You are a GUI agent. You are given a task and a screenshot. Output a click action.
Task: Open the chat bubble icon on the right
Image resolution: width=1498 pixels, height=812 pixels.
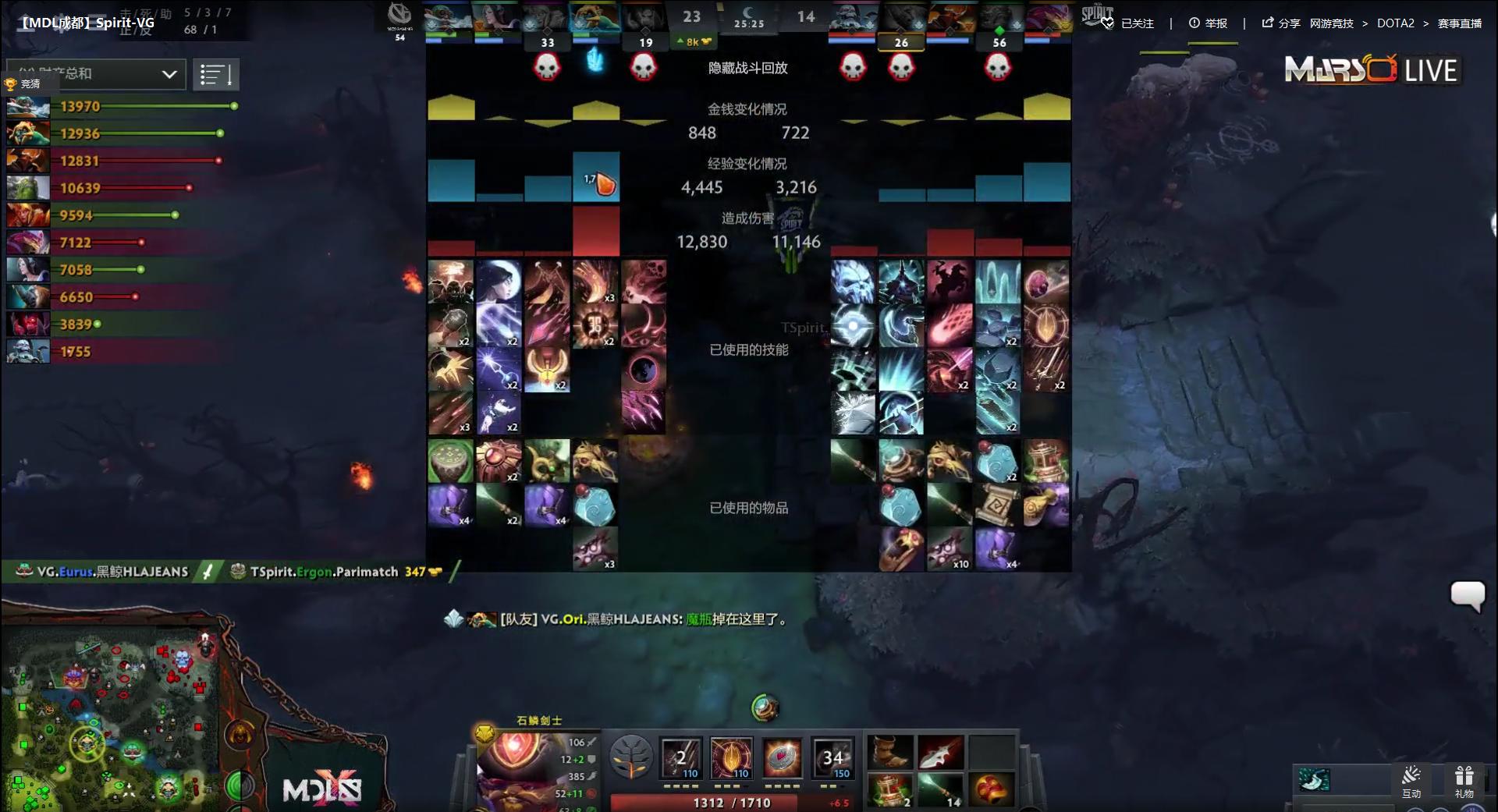(1470, 595)
